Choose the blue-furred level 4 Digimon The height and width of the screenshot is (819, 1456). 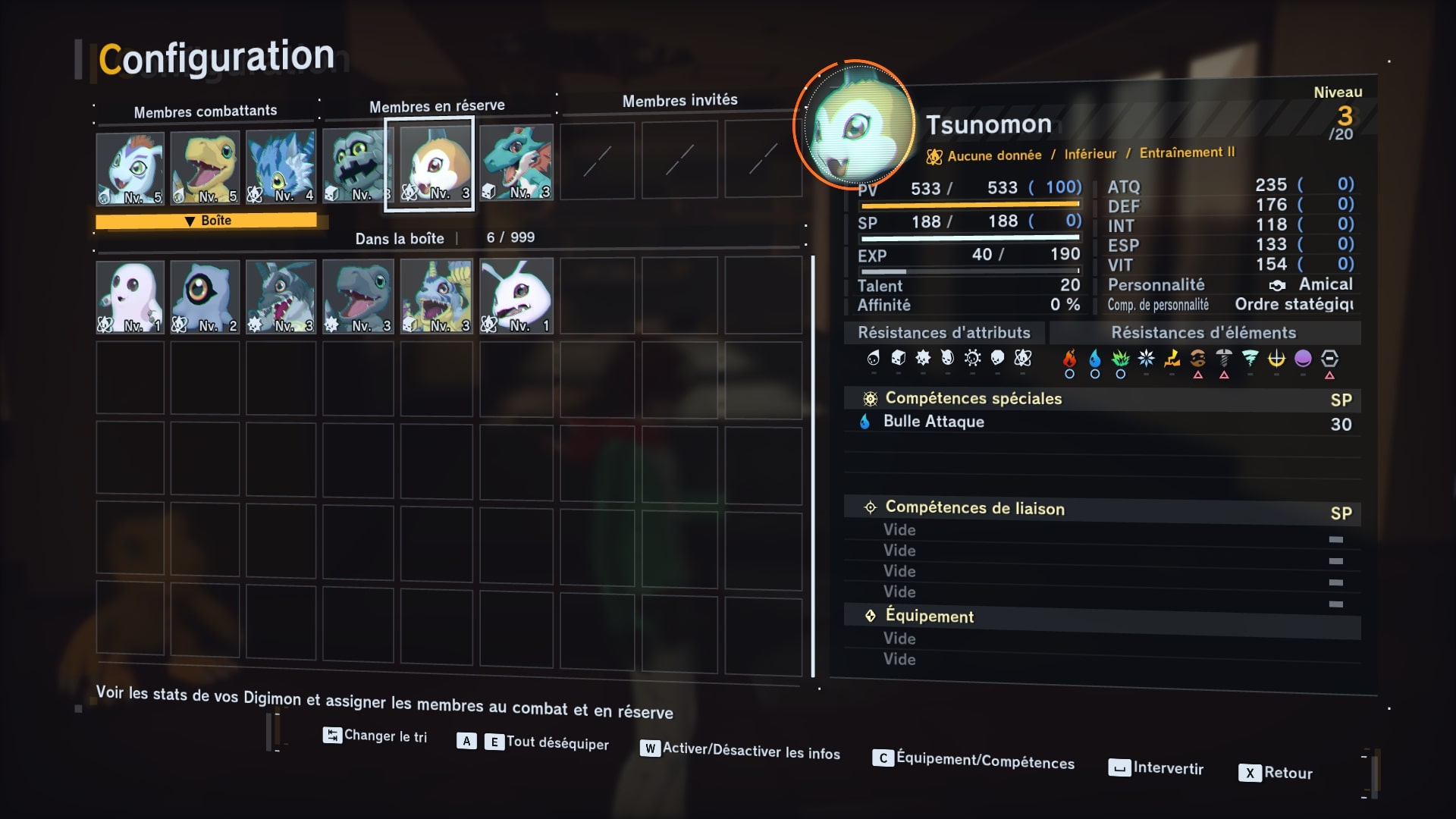click(x=281, y=166)
